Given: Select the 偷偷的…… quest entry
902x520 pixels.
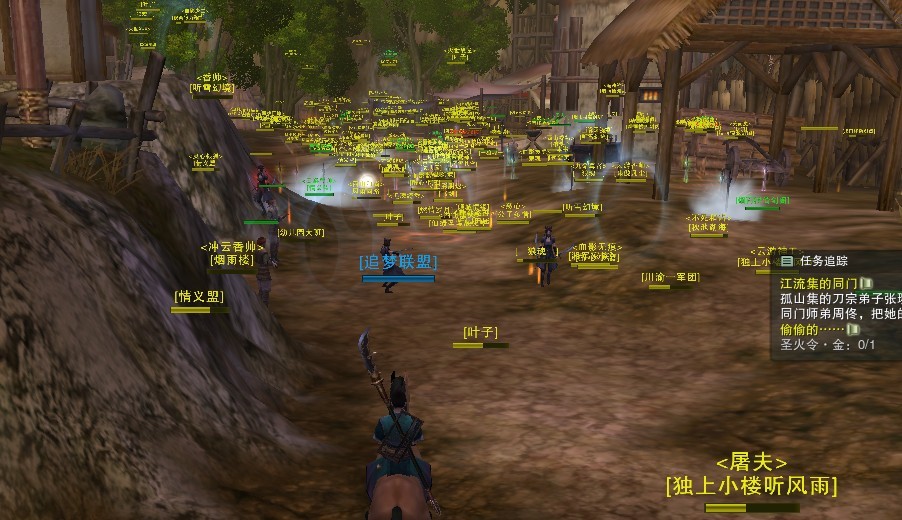Looking at the screenshot, I should [x=811, y=329].
